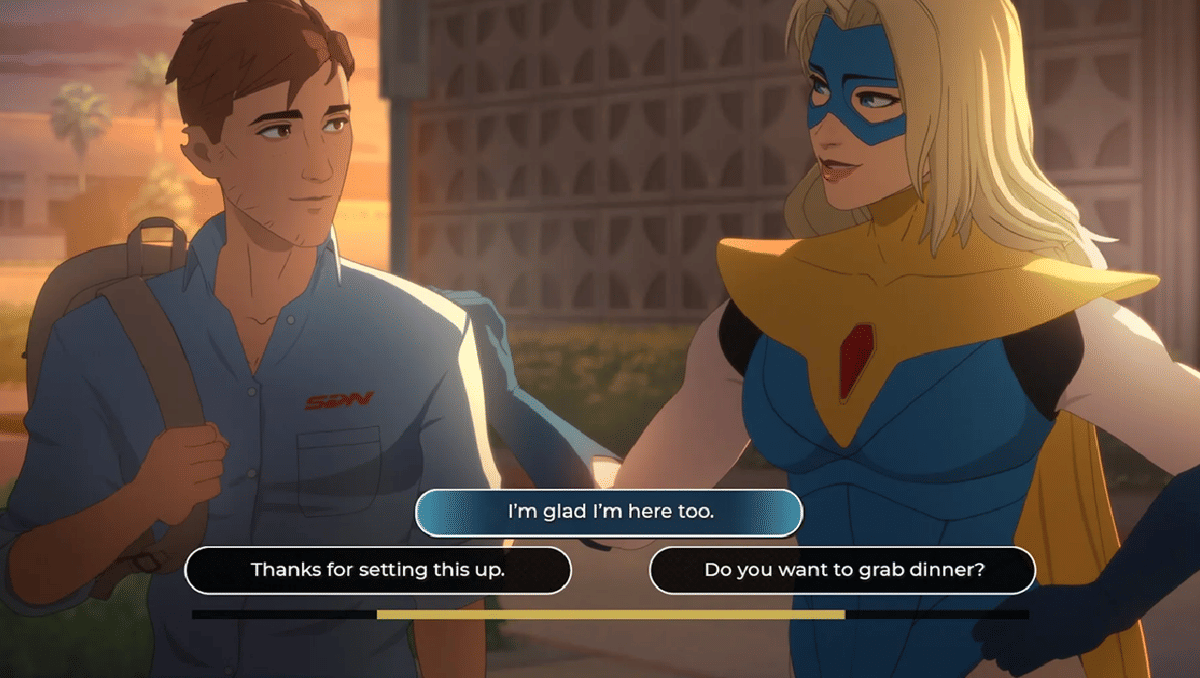The image size is (1200, 678).
Task: Choose "I'm glad I'm here too." reply
Action: pyautogui.click(x=609, y=512)
